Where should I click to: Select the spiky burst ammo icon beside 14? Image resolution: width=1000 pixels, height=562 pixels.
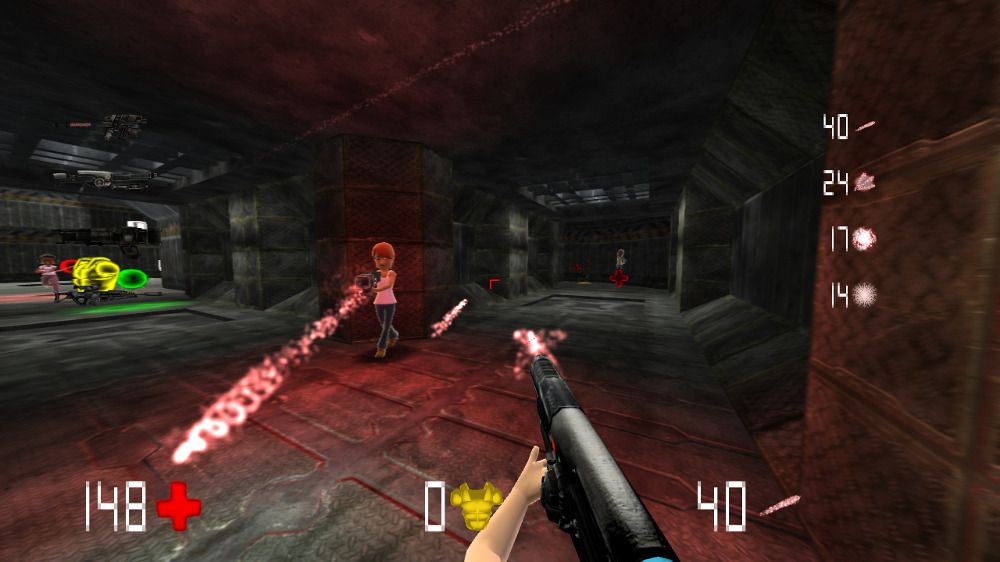pos(865,294)
